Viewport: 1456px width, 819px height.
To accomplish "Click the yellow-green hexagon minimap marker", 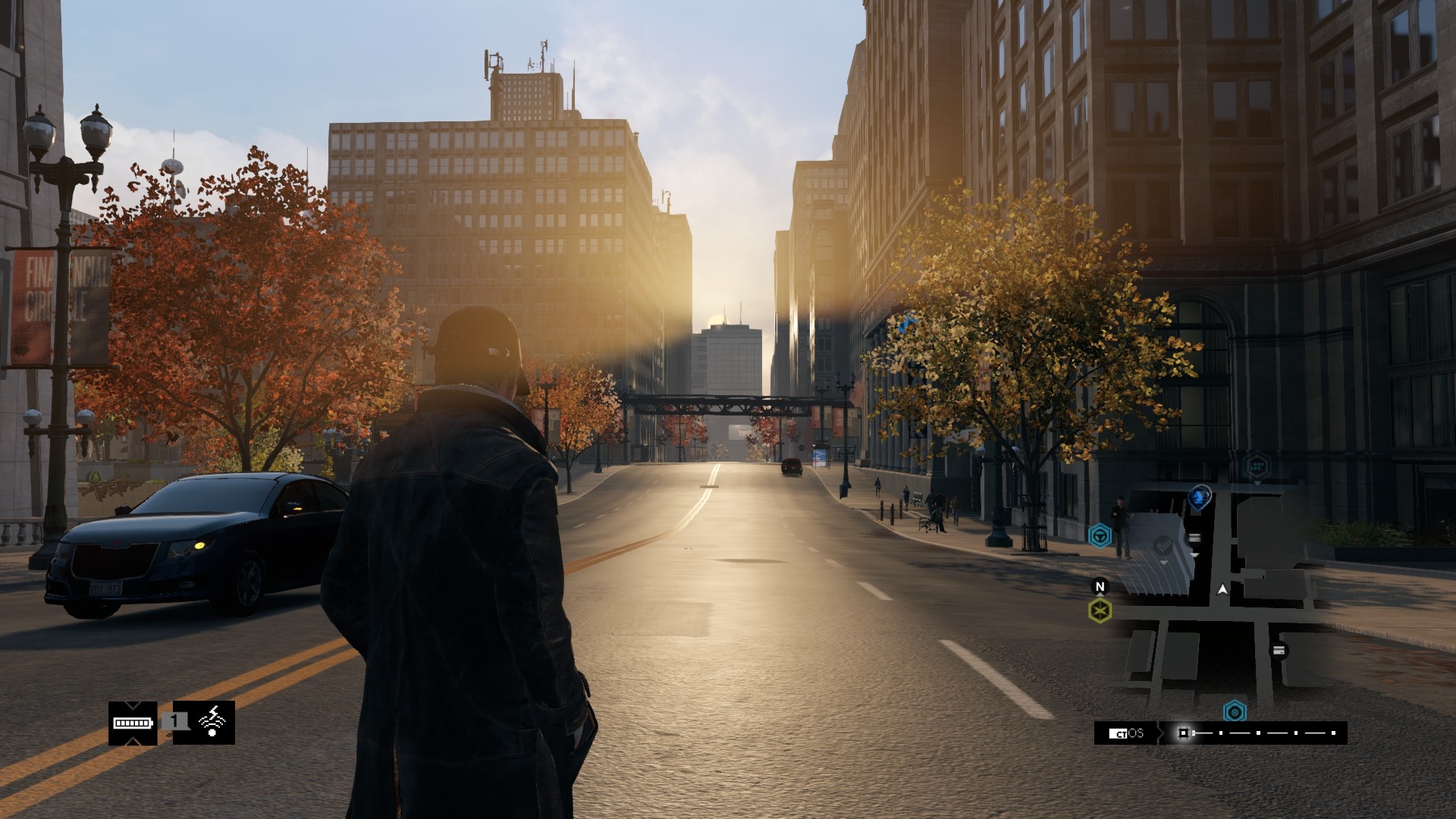I will click(1100, 610).
